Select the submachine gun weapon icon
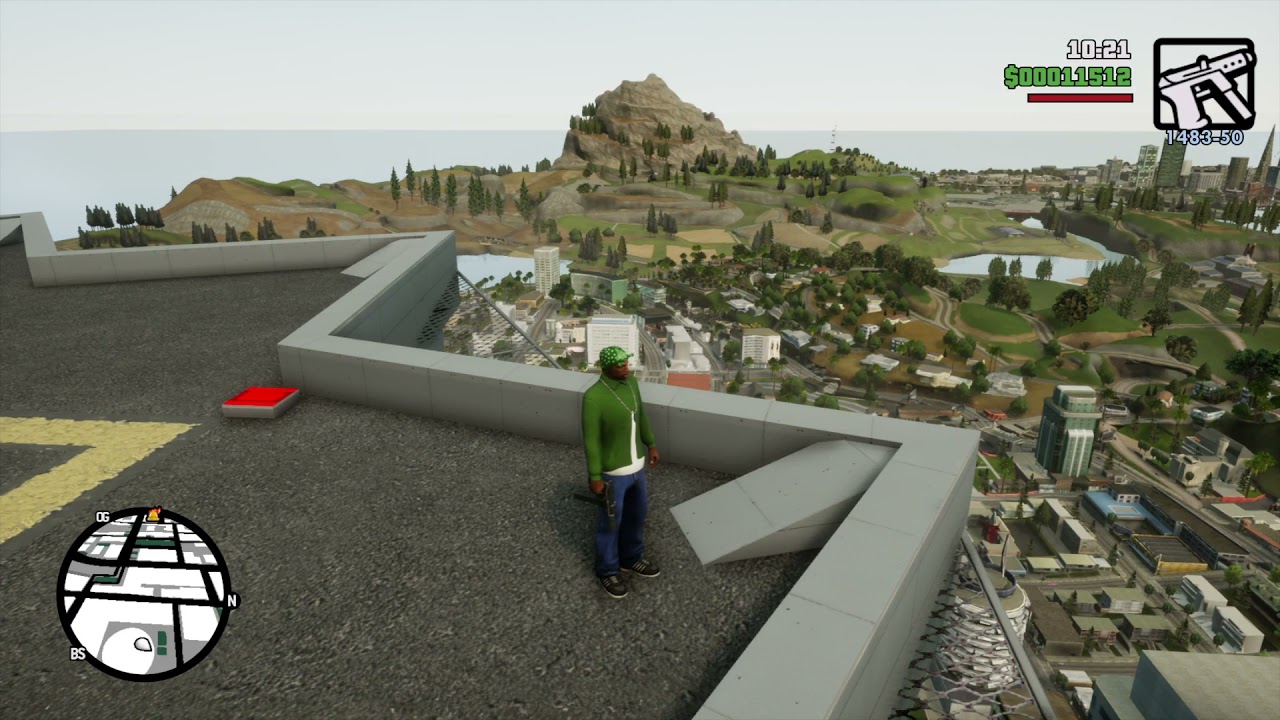 (x=1203, y=84)
